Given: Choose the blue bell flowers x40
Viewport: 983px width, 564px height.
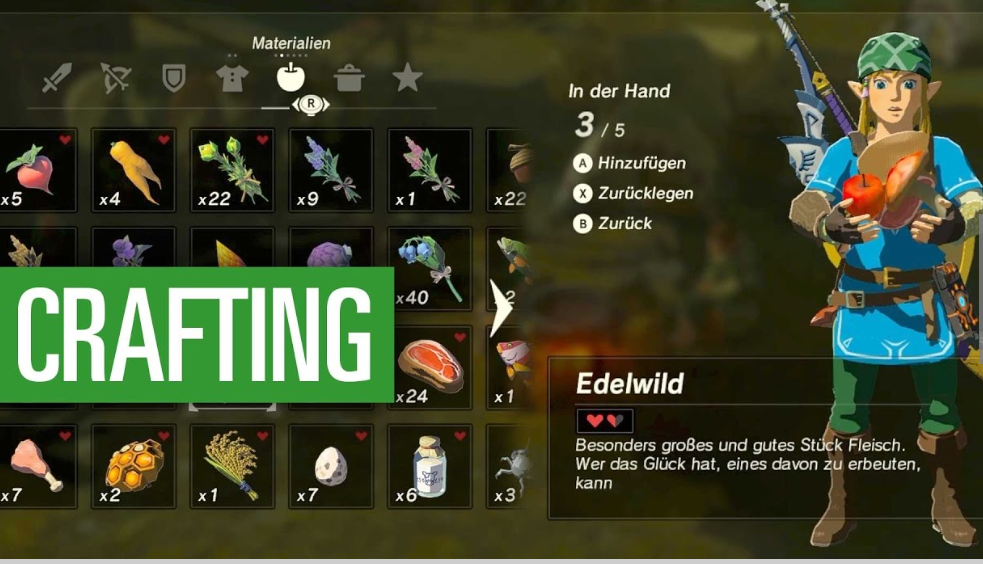Looking at the screenshot, I should [430, 268].
